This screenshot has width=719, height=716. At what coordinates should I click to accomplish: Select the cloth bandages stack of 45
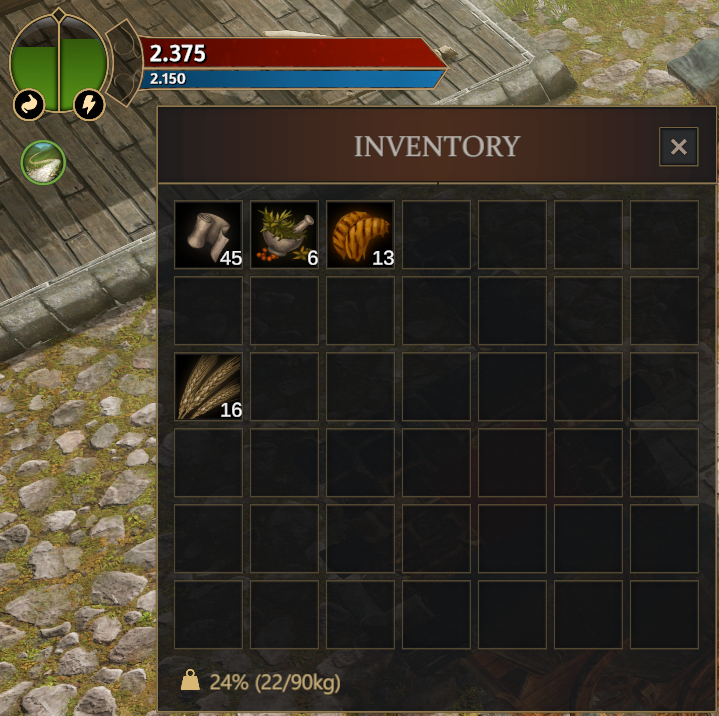tap(208, 235)
